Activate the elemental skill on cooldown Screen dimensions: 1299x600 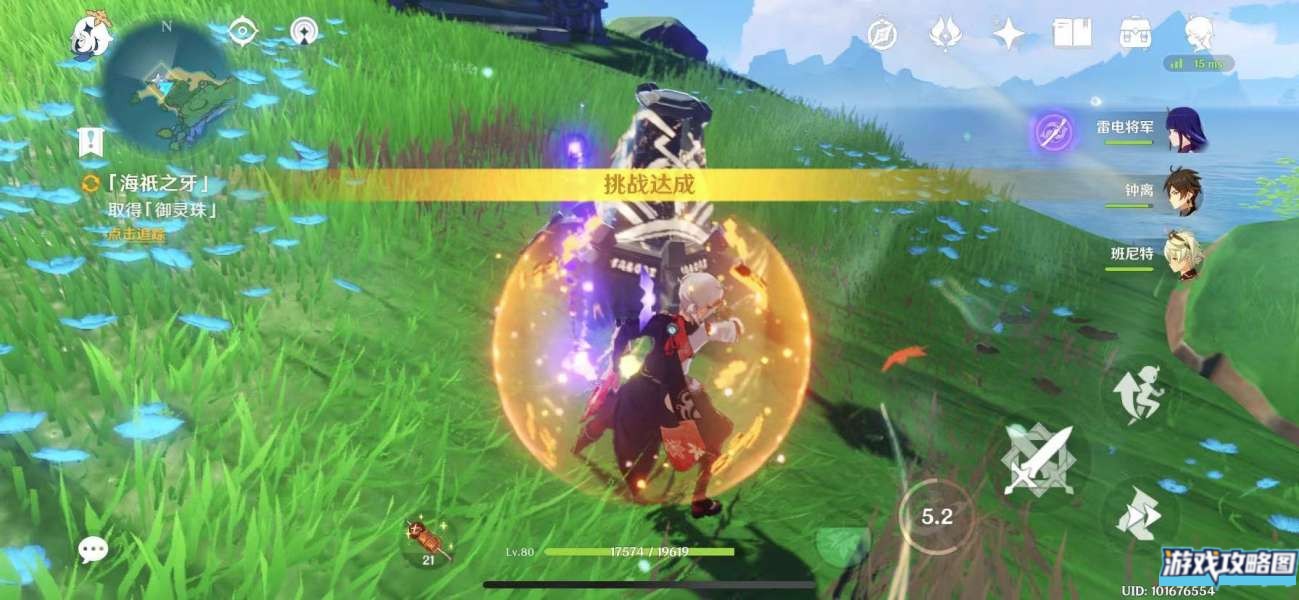(x=936, y=516)
